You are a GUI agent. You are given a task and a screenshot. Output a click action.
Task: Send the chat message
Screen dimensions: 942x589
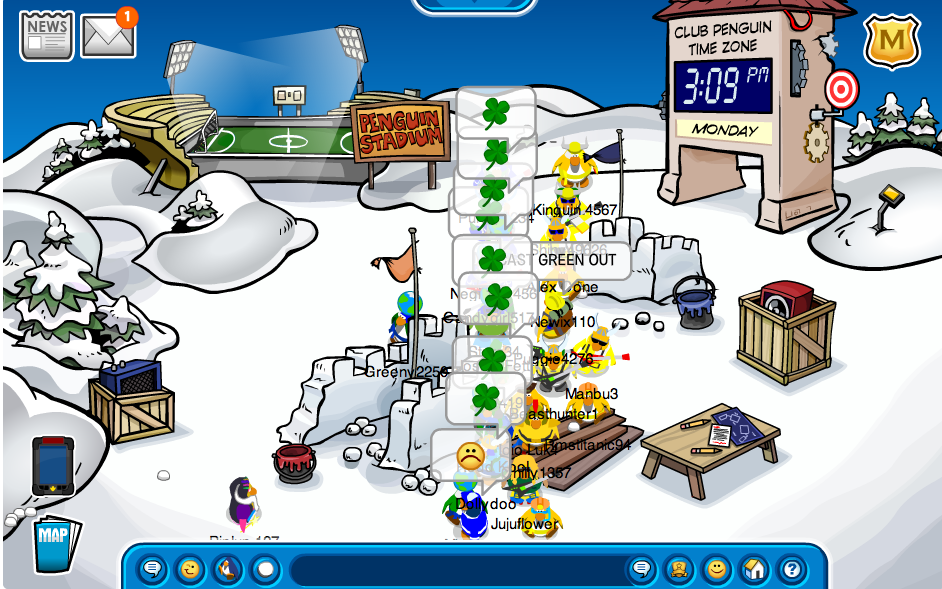[x=641, y=570]
